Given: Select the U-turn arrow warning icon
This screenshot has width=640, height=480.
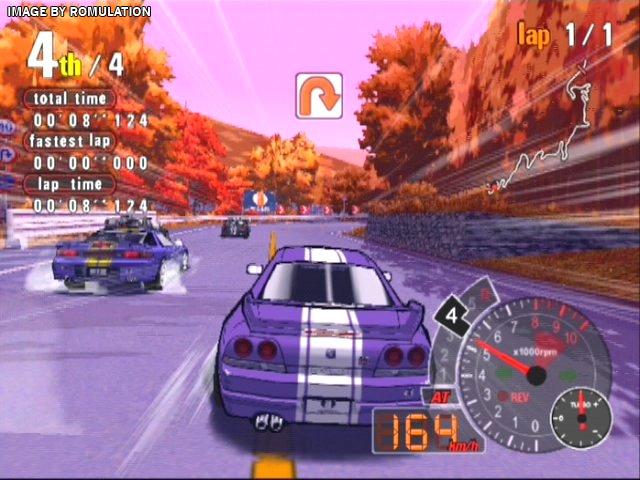Looking at the screenshot, I should pos(319,96).
